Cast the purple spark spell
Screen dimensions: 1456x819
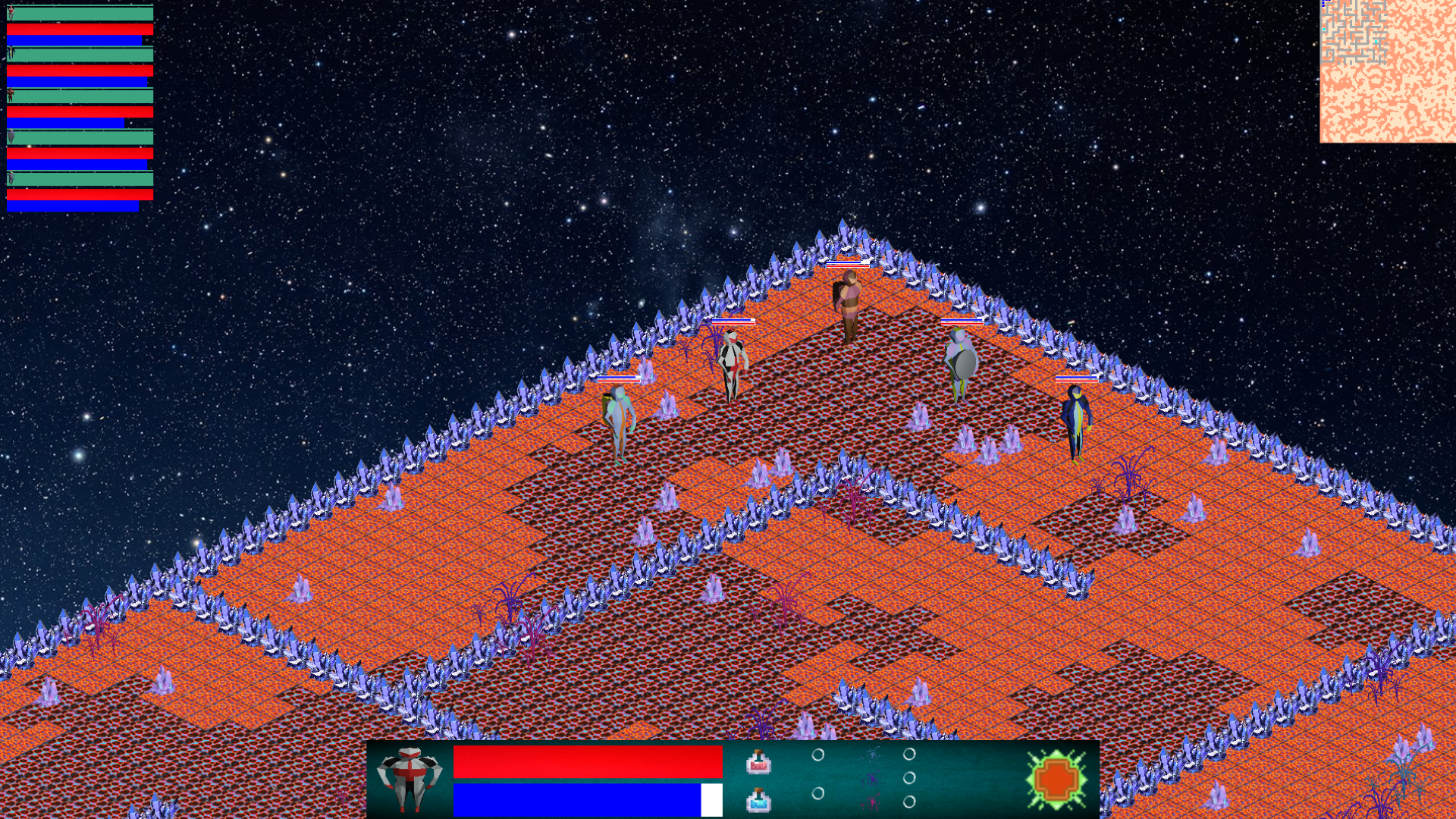point(872,779)
